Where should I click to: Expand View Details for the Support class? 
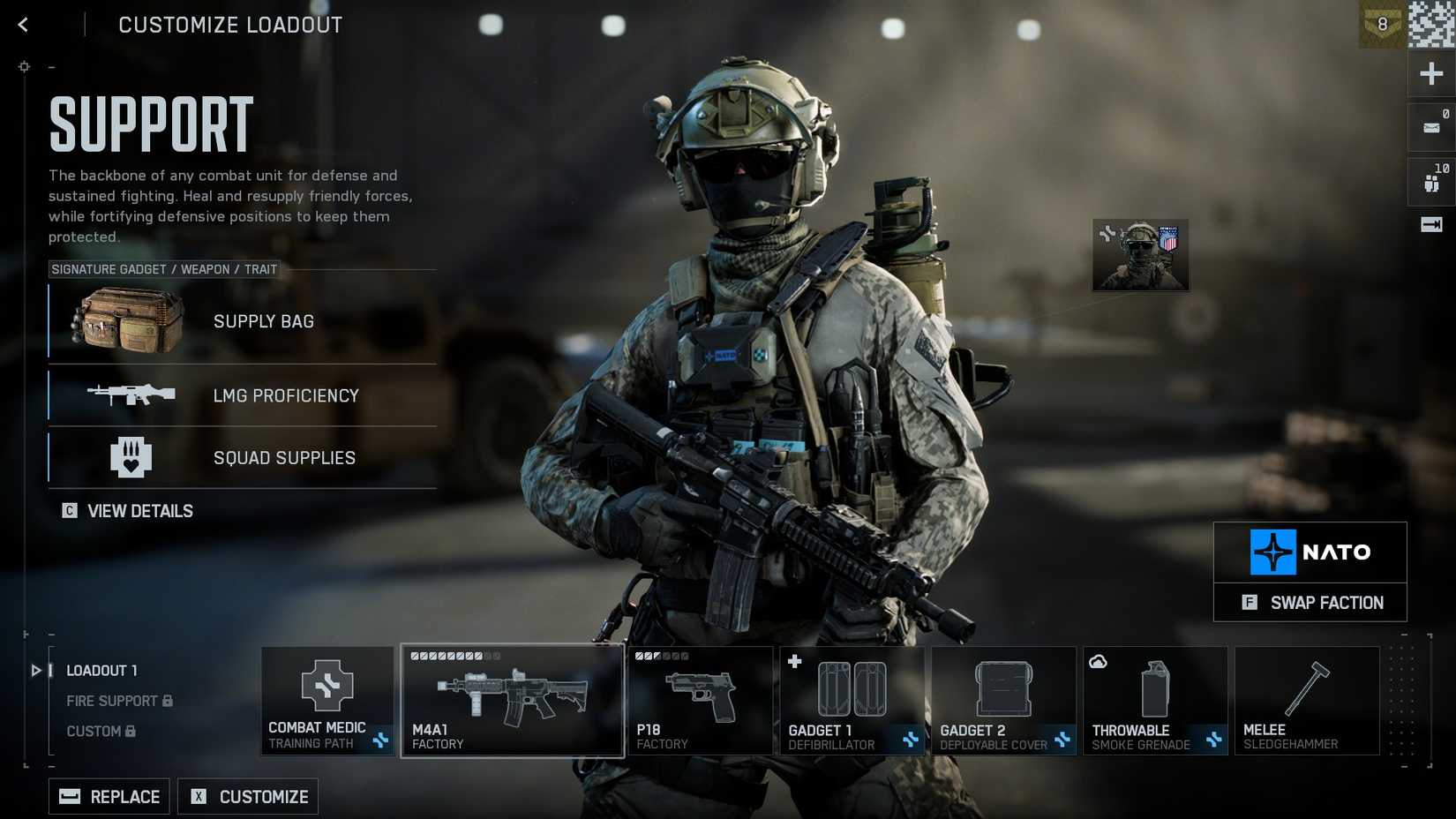point(127,510)
